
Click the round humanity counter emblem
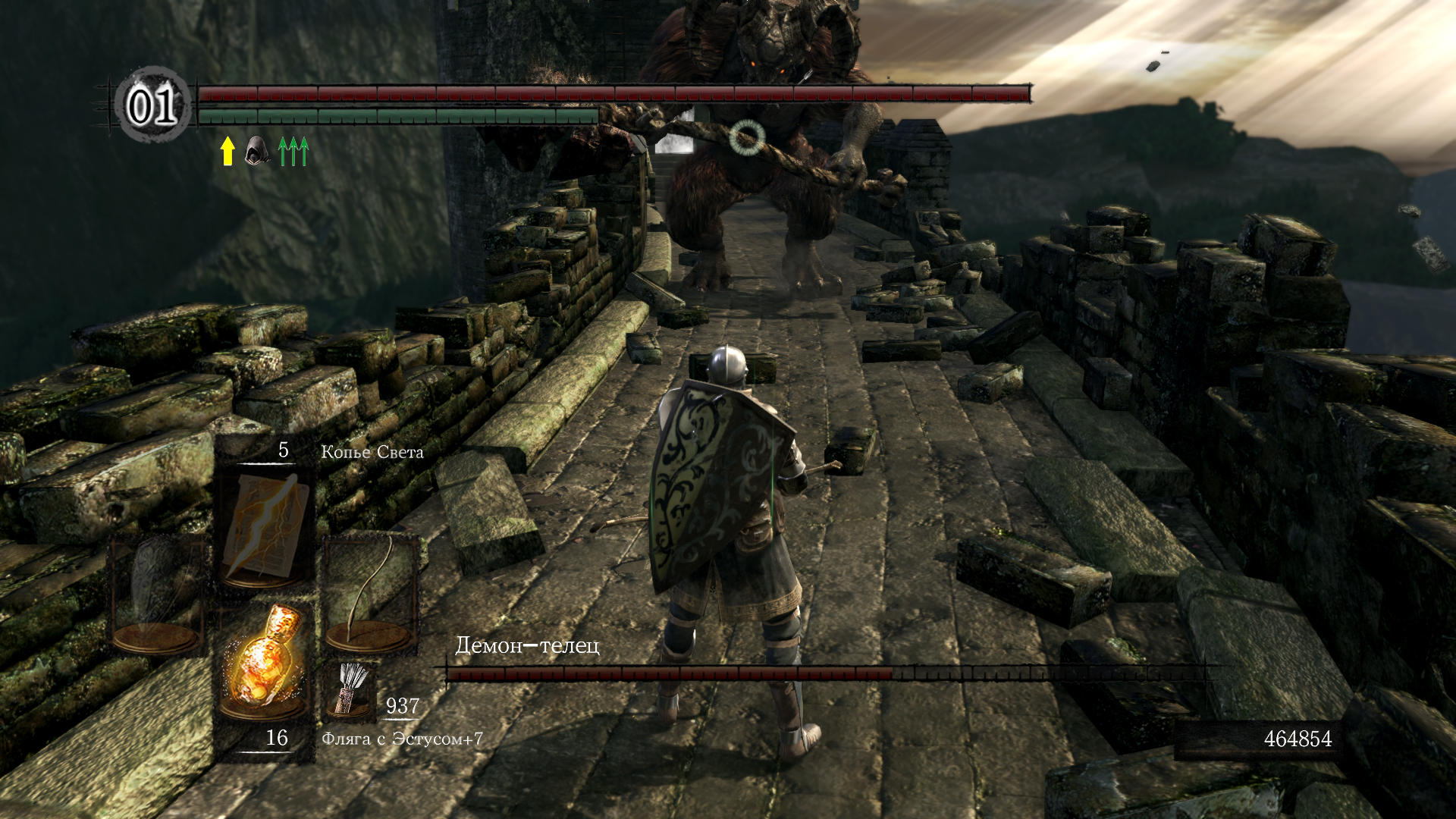point(152,105)
